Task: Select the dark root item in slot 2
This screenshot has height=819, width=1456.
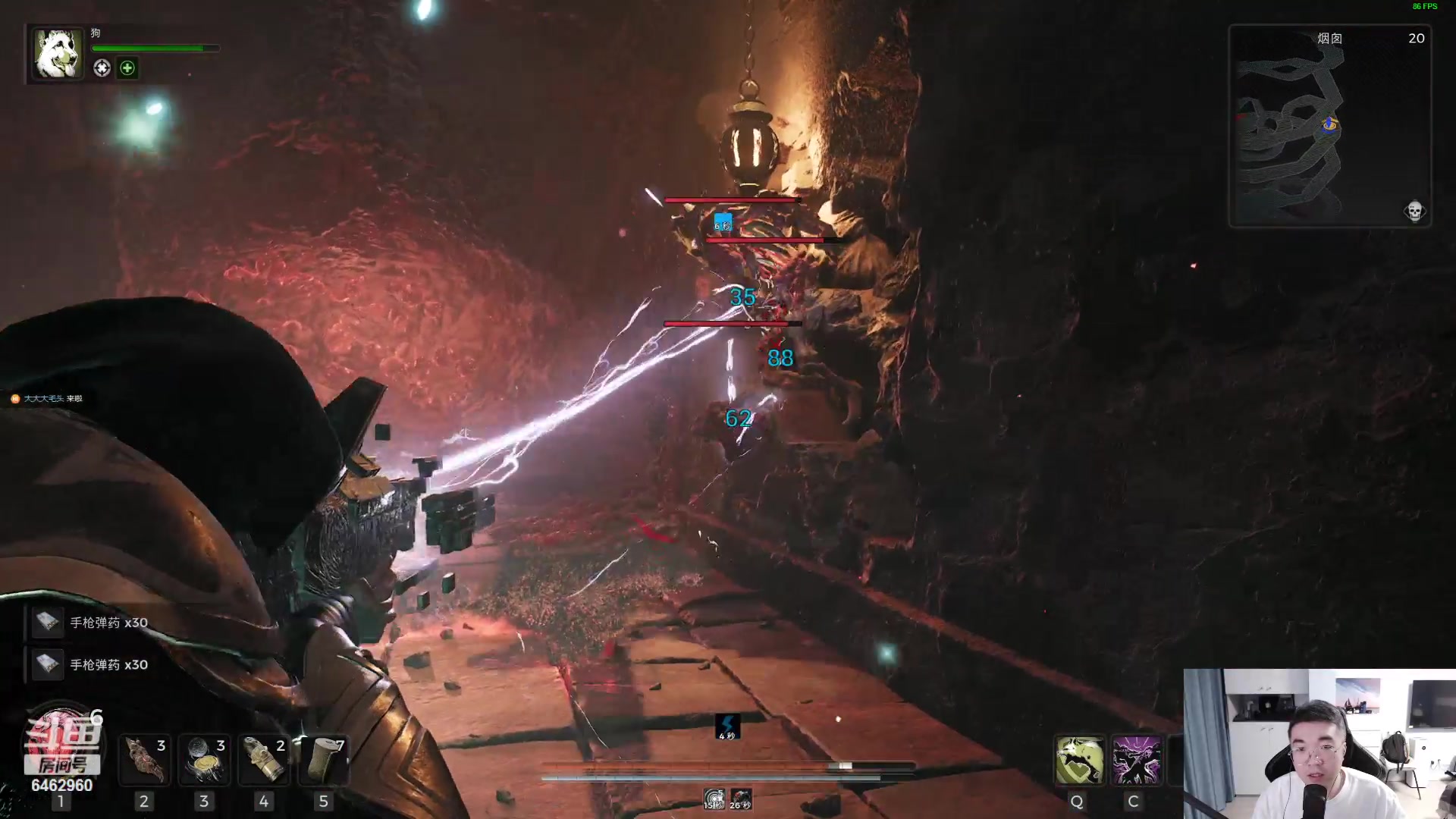Action: tap(145, 760)
